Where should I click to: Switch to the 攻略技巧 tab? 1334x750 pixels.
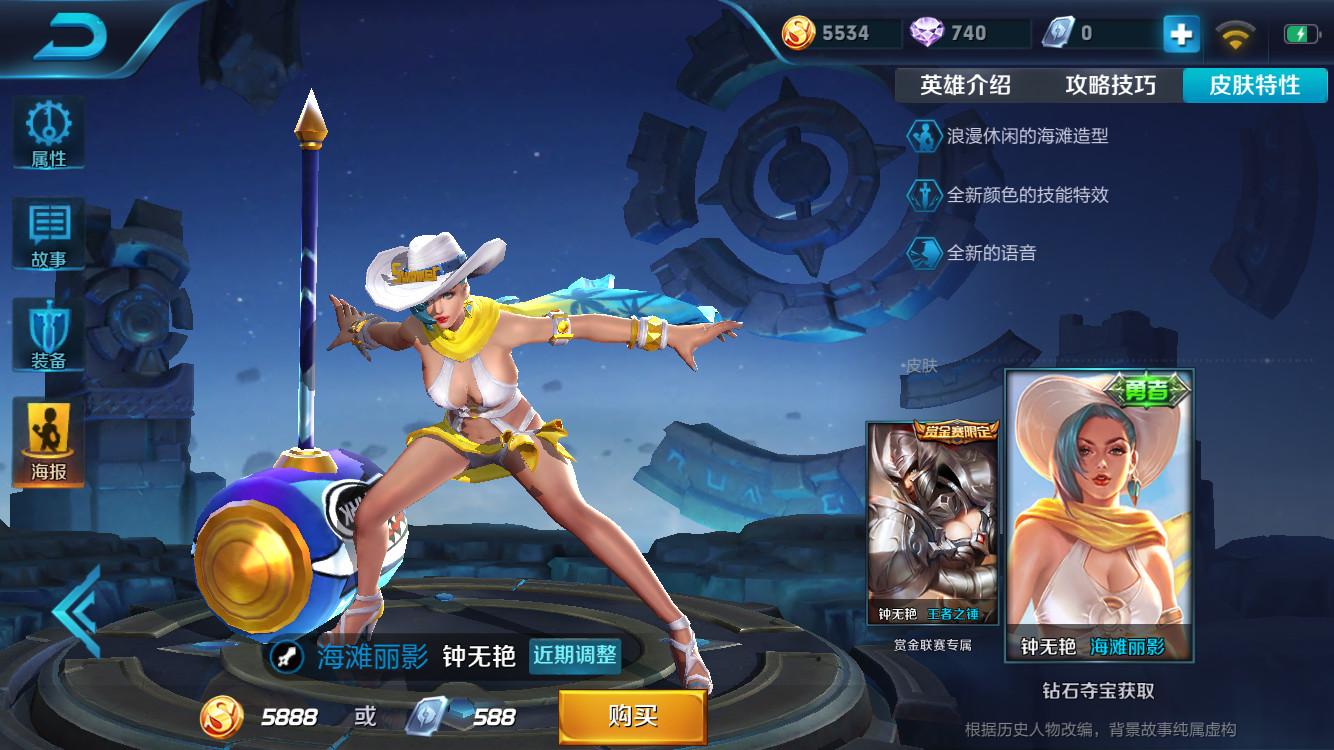tap(1110, 86)
